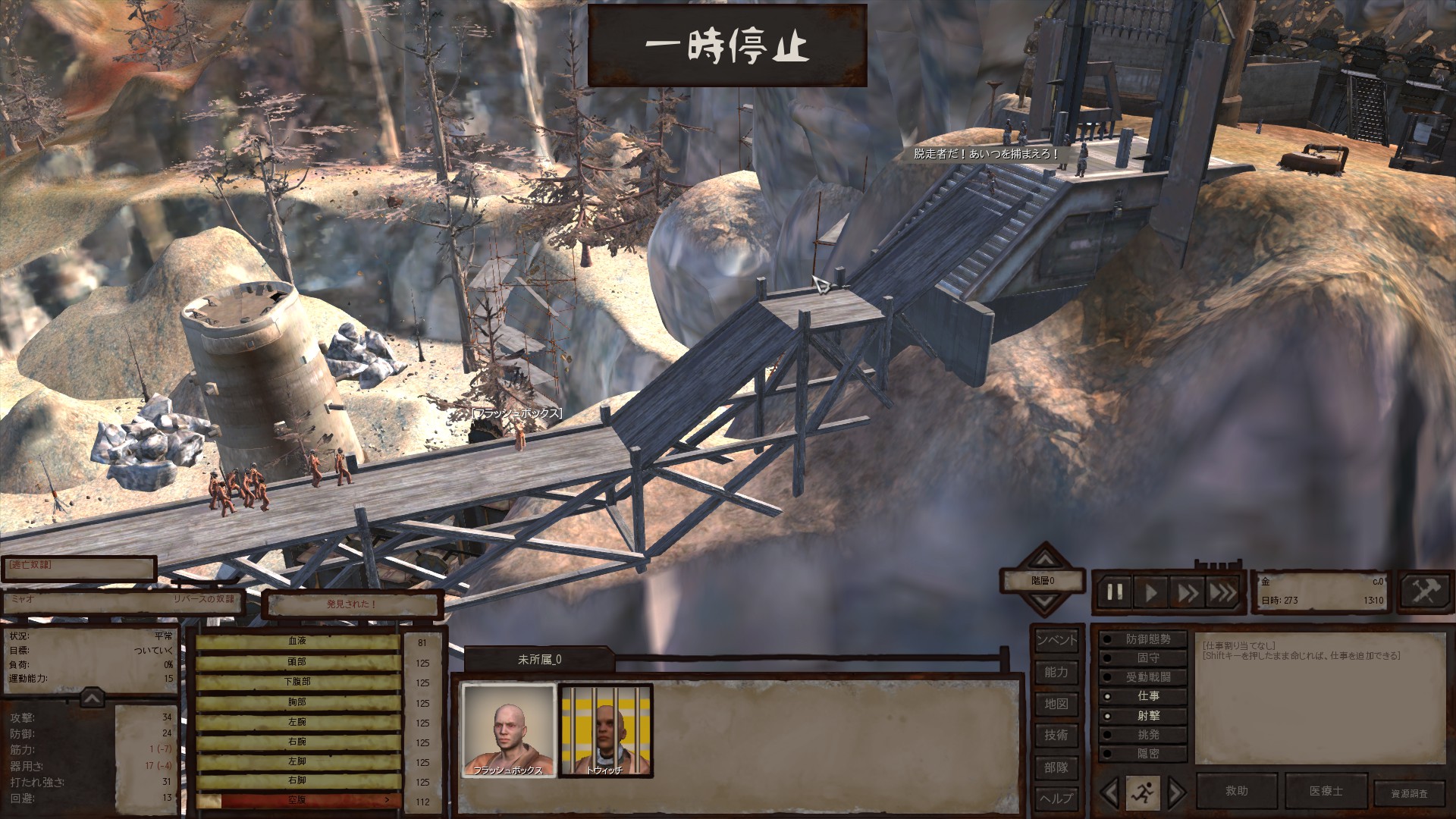Click the pause time button
The image size is (1456, 819).
click(1115, 591)
